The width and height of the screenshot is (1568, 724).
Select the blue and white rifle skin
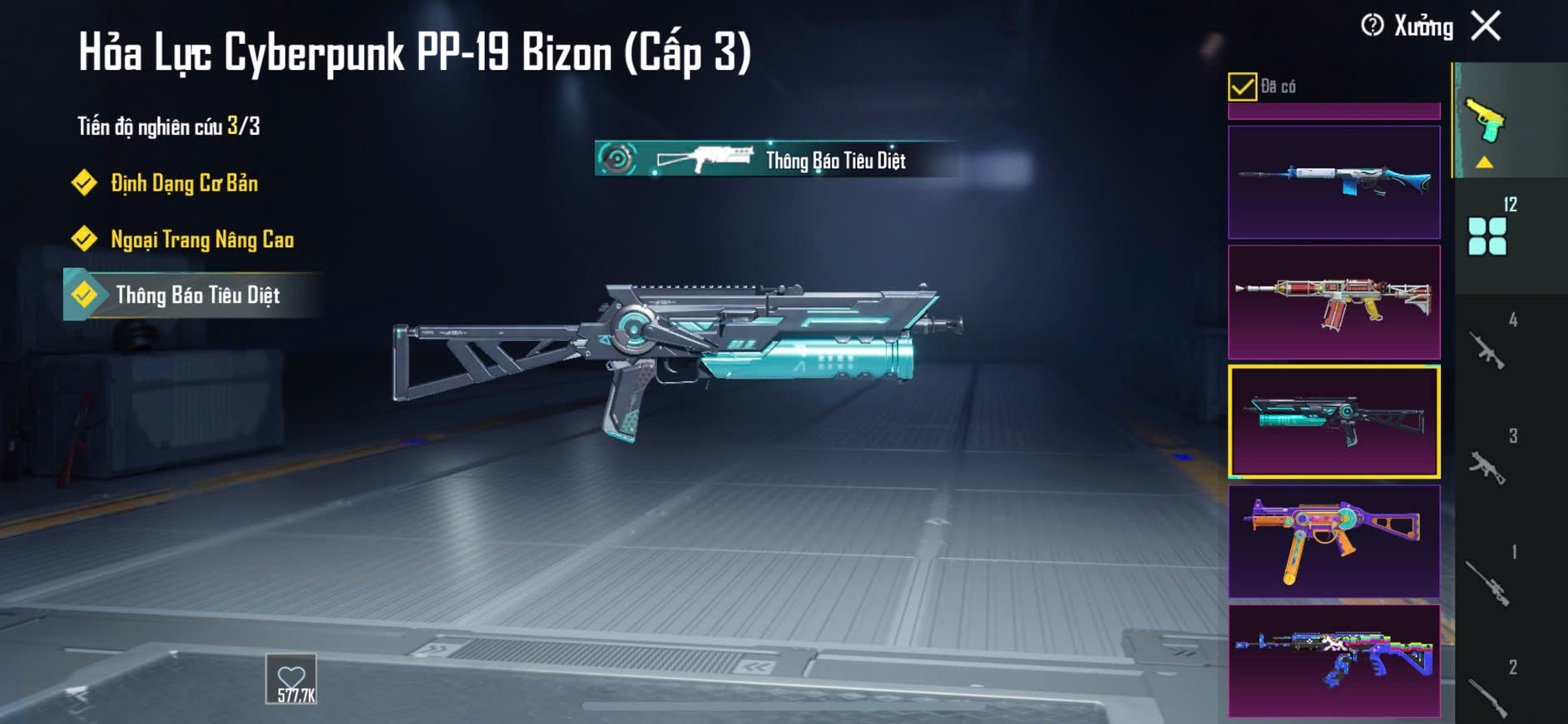[1333, 182]
